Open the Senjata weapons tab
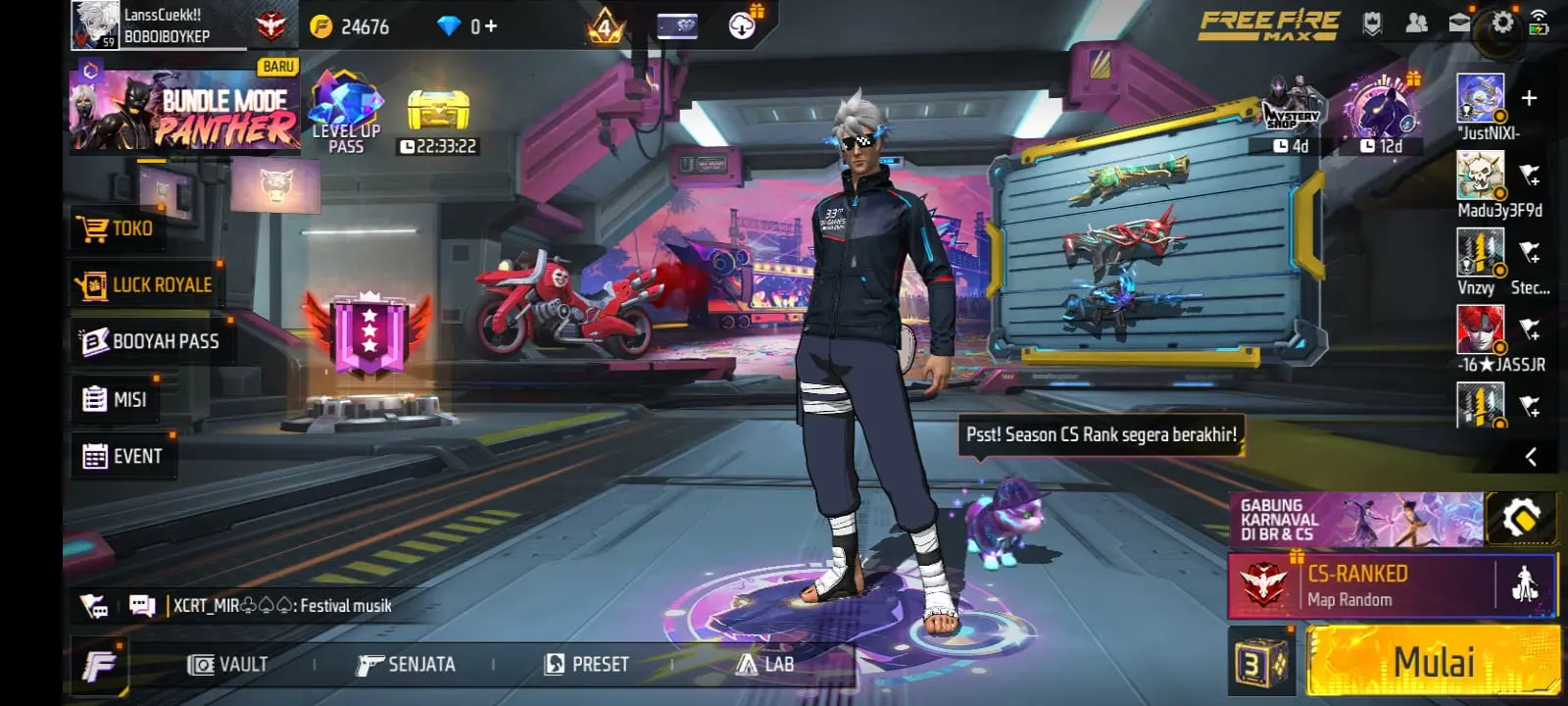 coord(406,665)
